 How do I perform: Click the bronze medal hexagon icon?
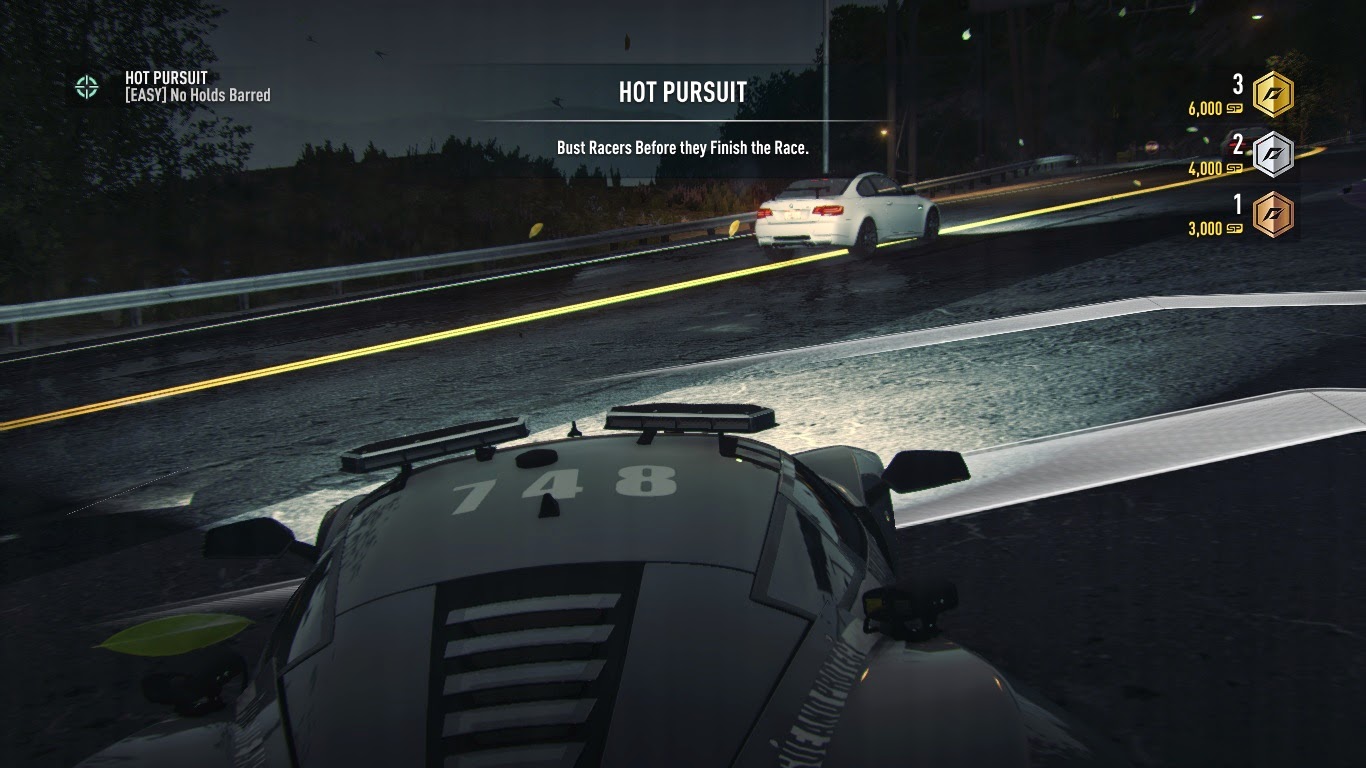coord(1273,215)
